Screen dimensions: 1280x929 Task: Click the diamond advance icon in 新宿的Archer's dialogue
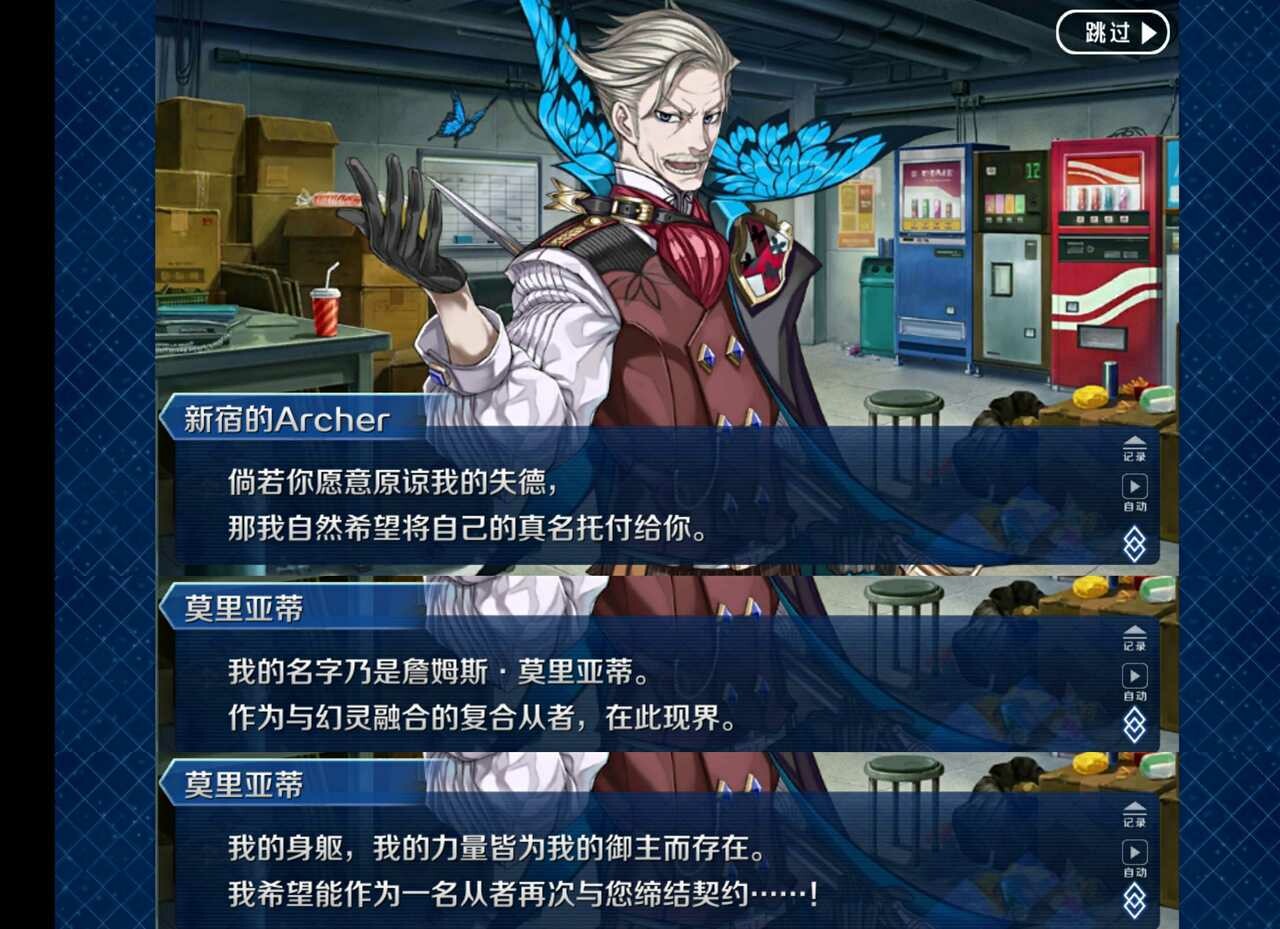(x=1134, y=543)
